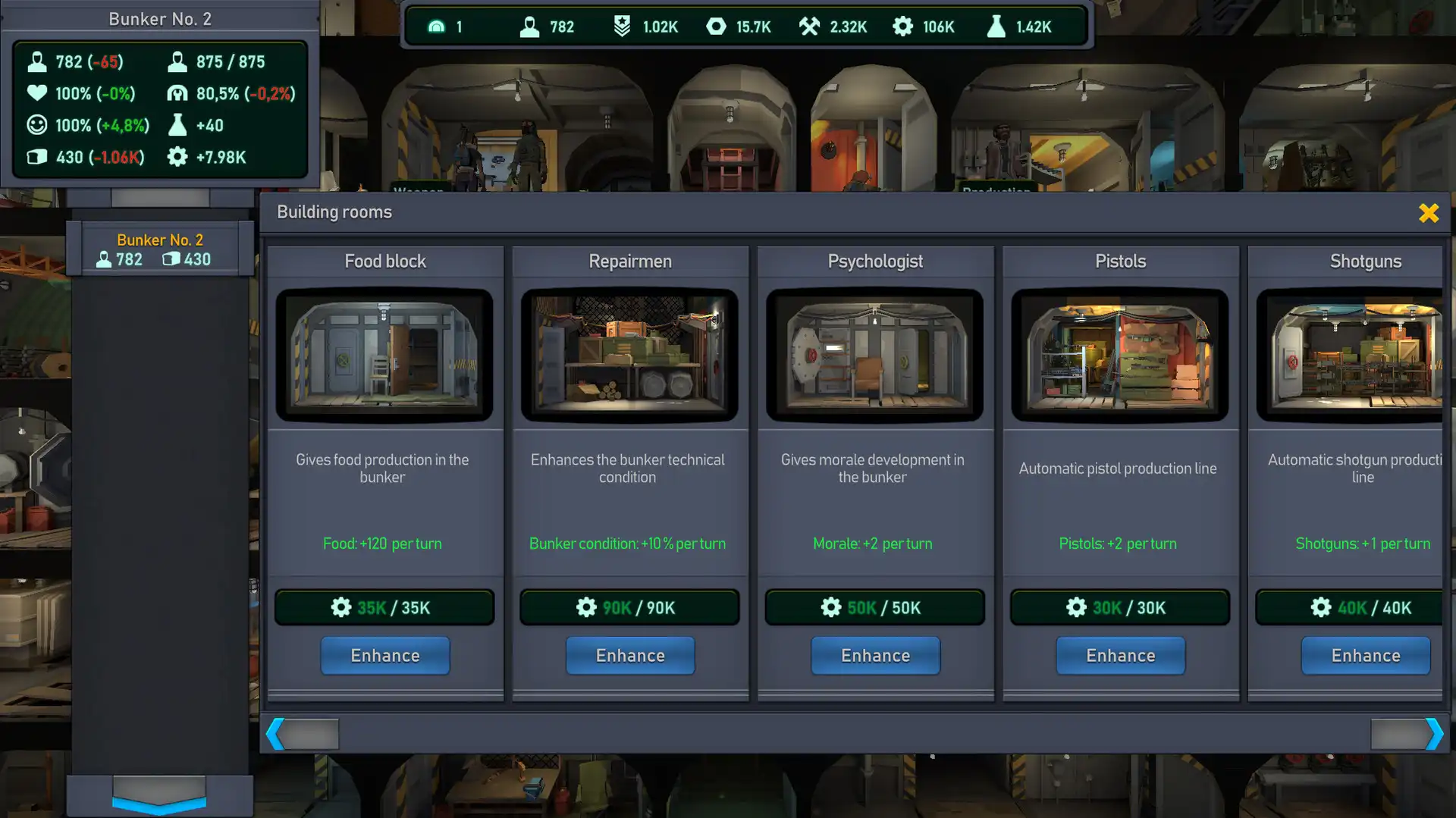
Task: Click the gear resource icon showing 106K
Action: tap(902, 26)
